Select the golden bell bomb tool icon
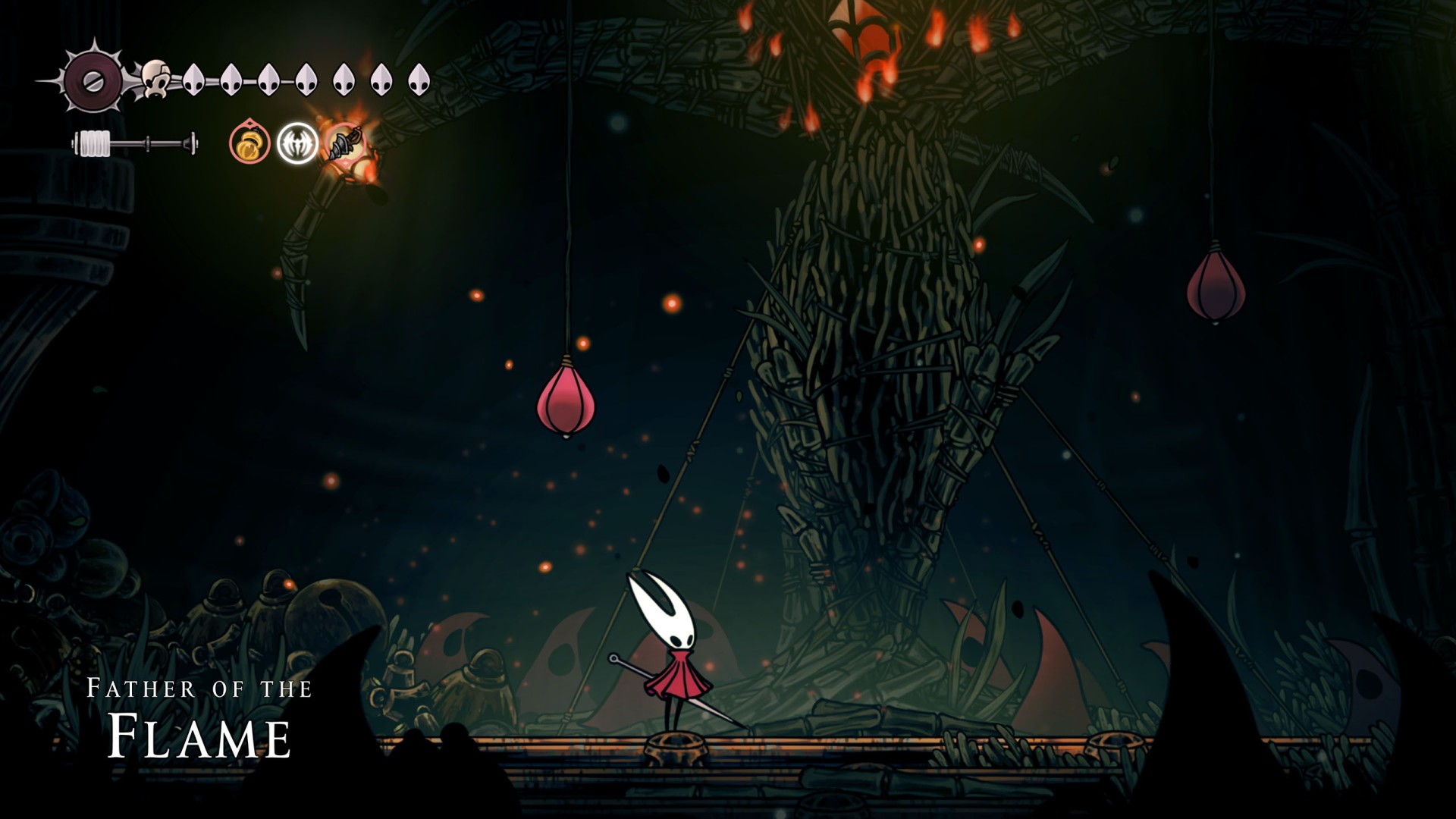 click(249, 143)
